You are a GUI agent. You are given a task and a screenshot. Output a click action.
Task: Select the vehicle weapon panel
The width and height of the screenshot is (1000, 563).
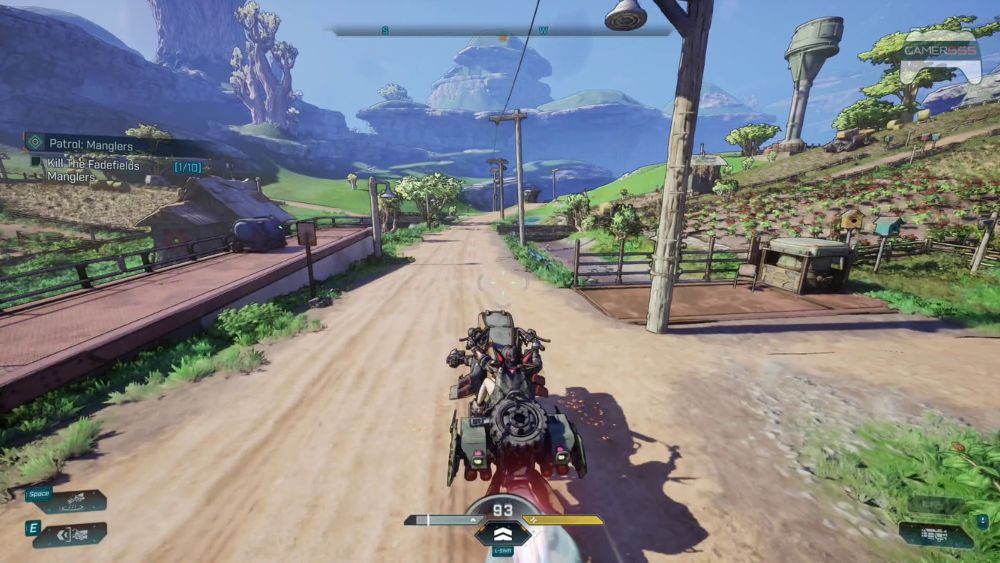[x=938, y=535]
